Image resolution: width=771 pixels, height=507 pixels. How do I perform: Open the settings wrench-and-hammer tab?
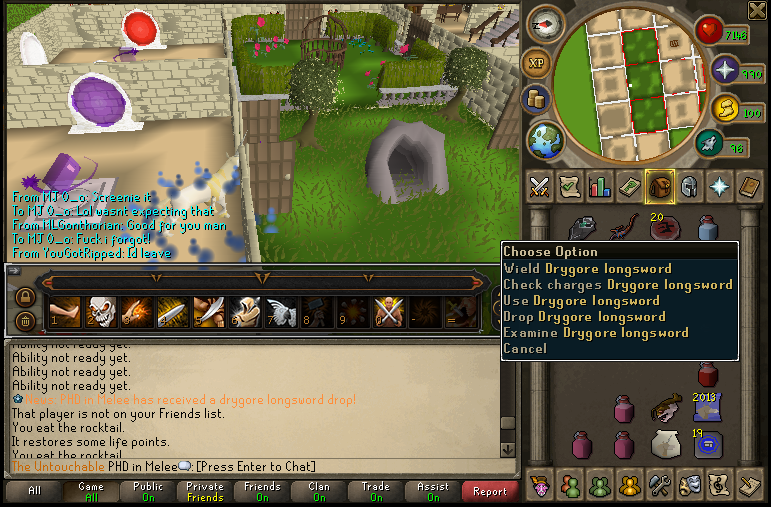pyautogui.click(x=658, y=485)
